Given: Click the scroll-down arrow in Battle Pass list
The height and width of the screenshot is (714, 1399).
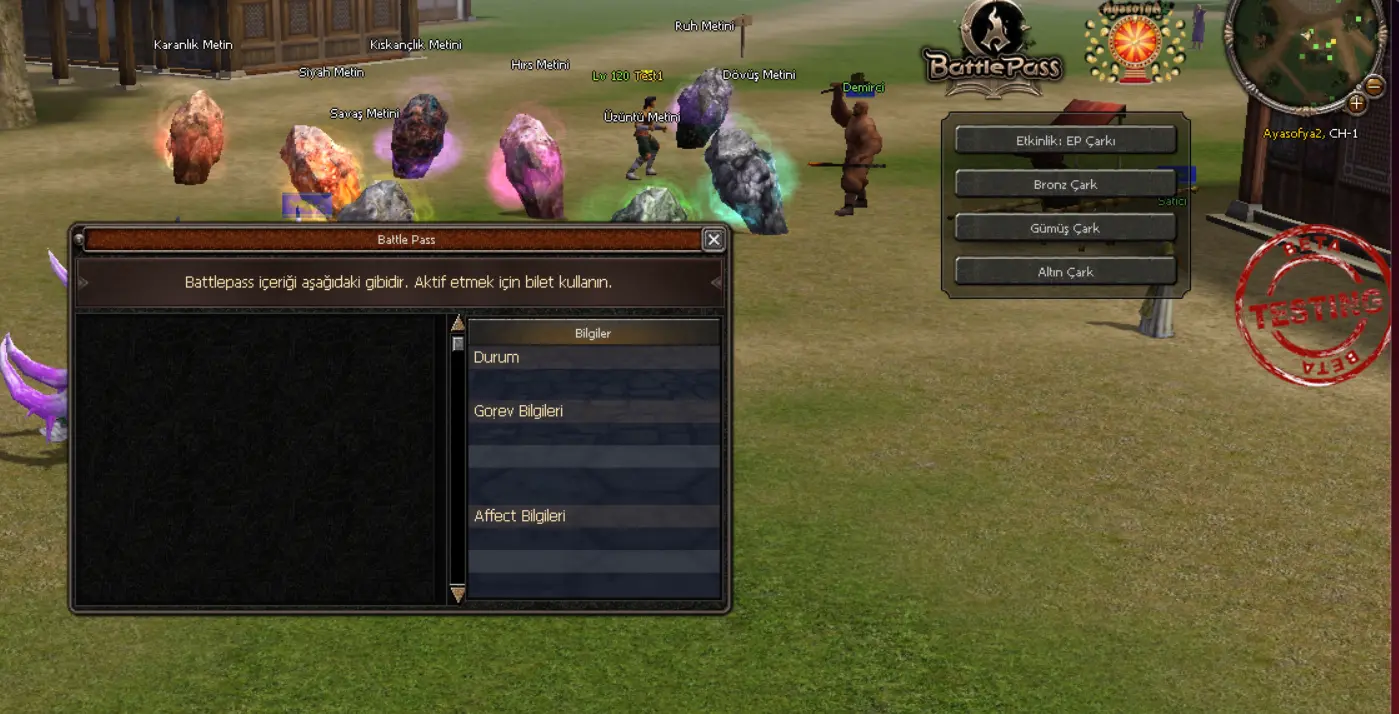Looking at the screenshot, I should pos(458,595).
